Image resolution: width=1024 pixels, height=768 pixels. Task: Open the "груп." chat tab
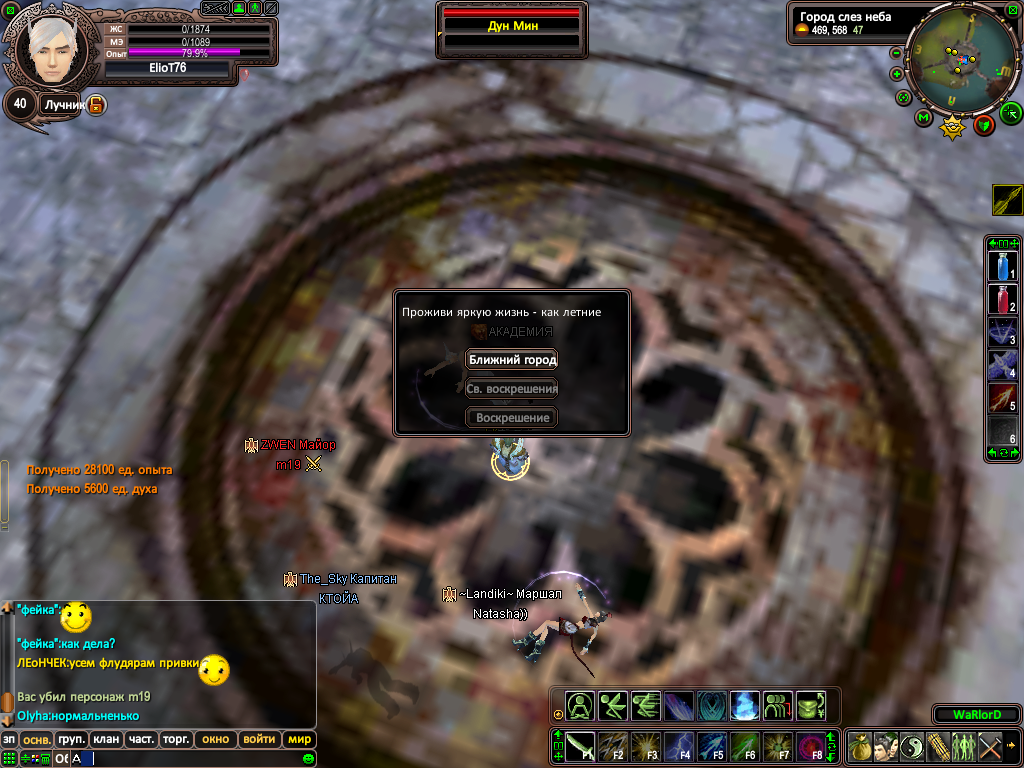pos(71,740)
